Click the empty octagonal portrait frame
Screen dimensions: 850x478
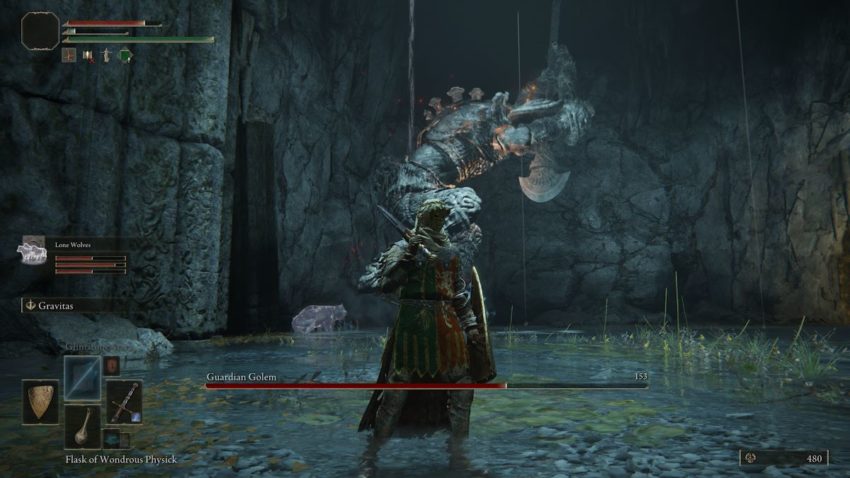pyautogui.click(x=40, y=31)
